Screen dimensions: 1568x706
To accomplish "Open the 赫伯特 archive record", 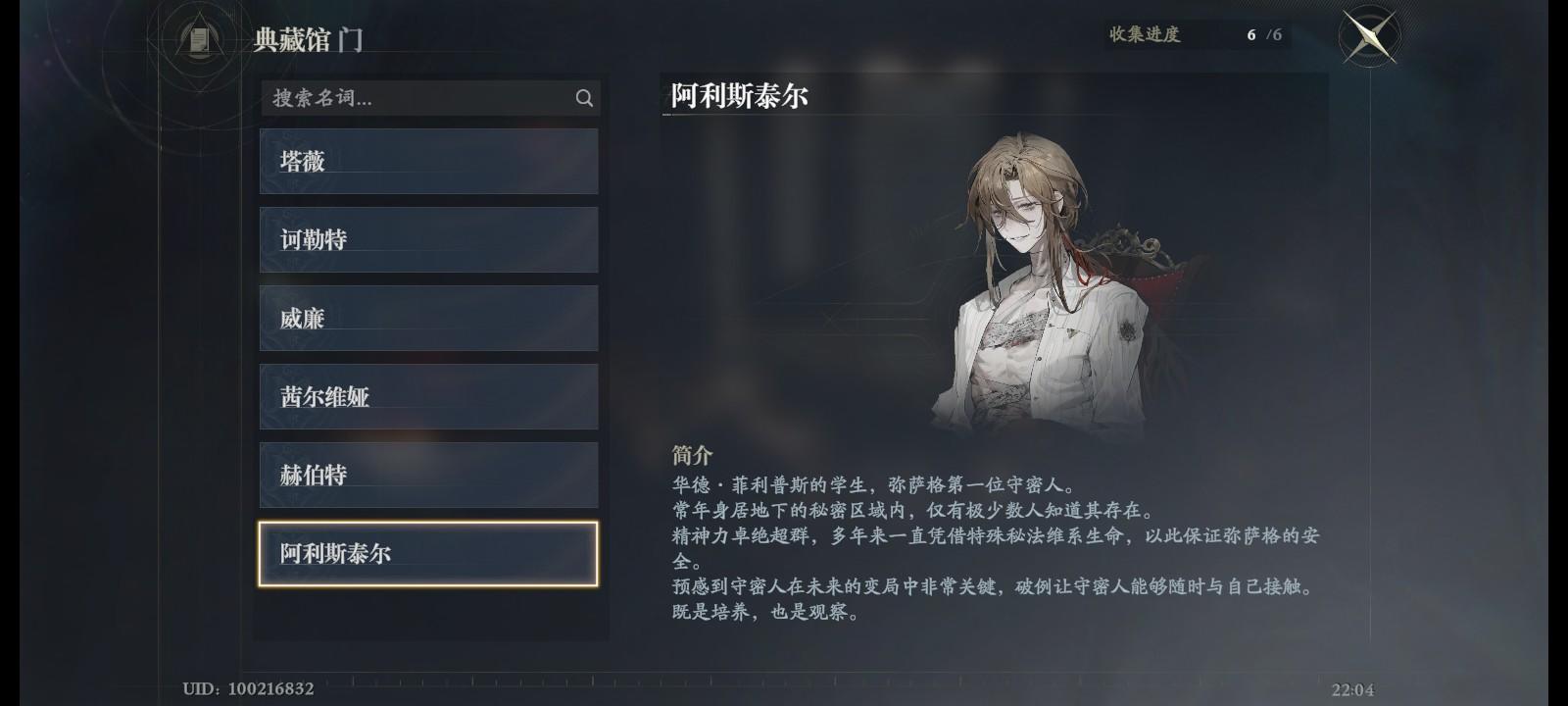I will click(428, 475).
